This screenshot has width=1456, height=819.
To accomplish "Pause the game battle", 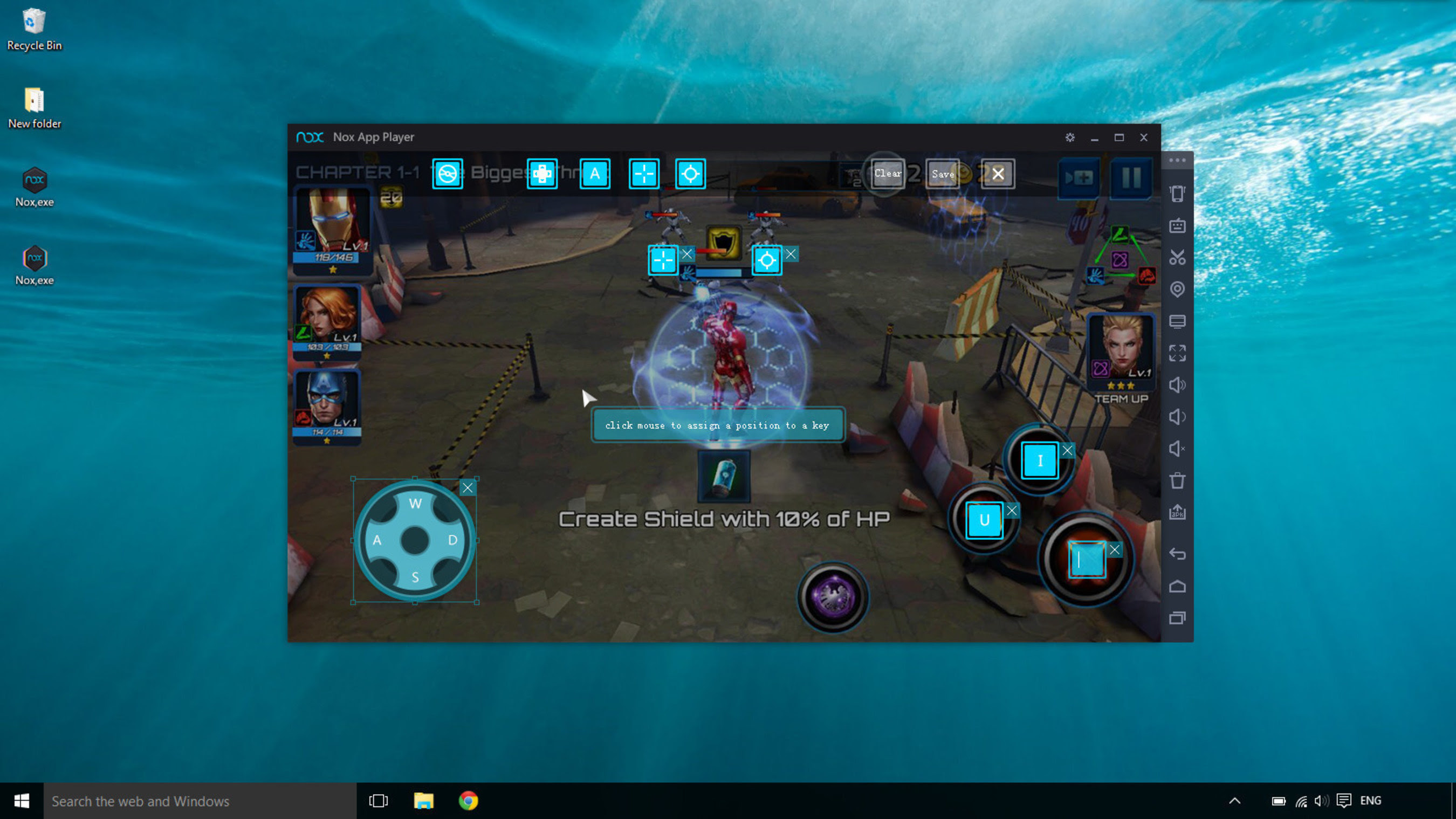I will point(1130,178).
